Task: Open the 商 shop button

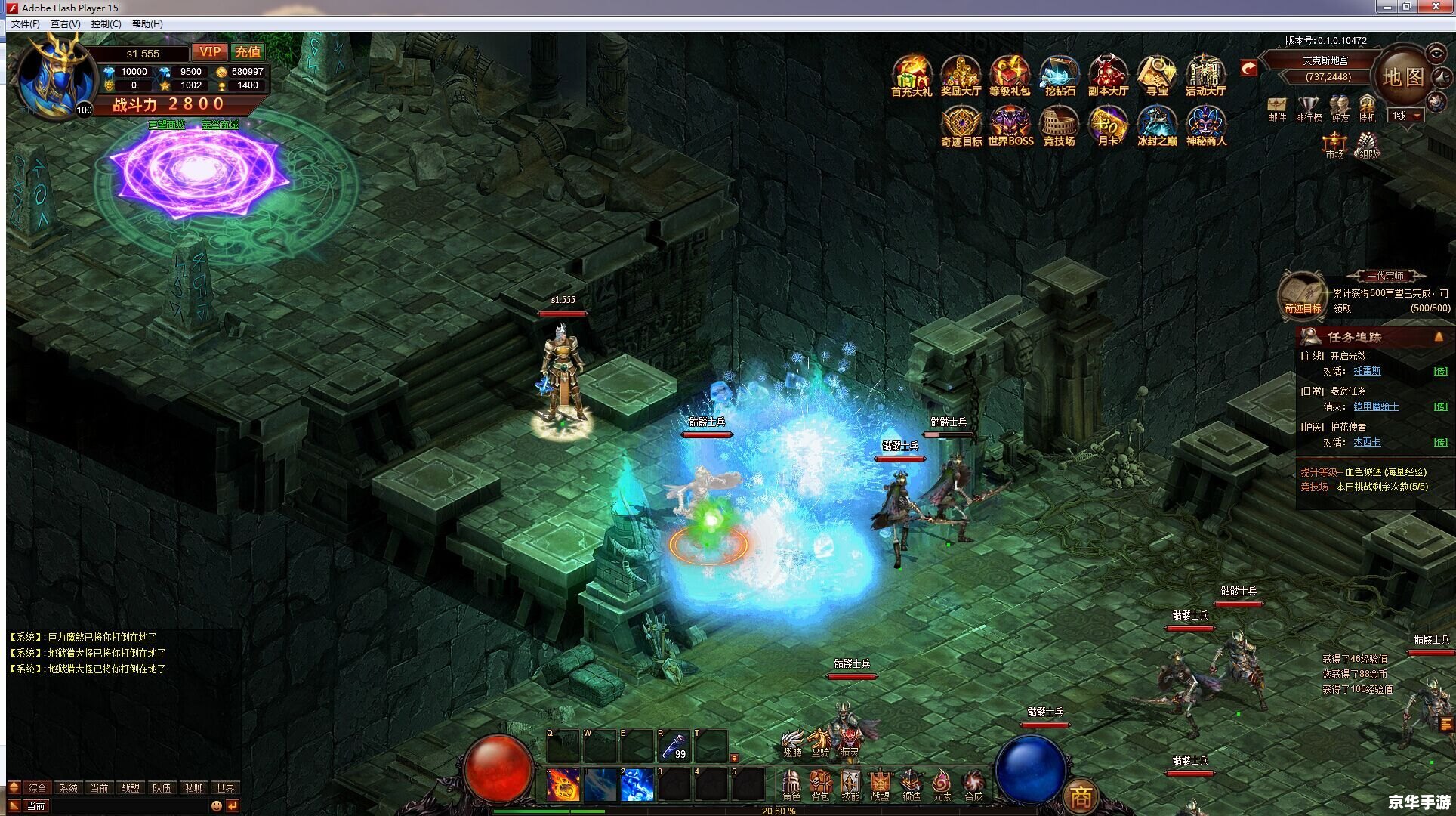Action: 1081,796
